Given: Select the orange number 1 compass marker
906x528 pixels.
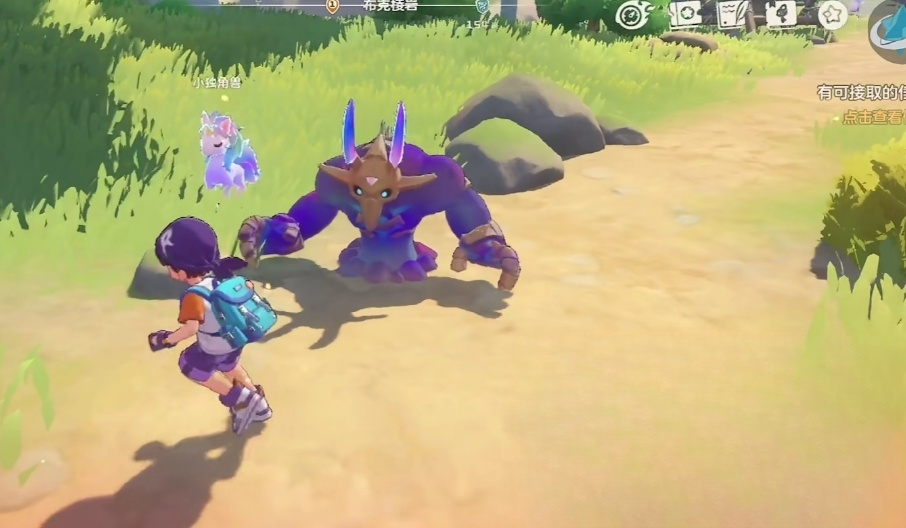Looking at the screenshot, I should [x=333, y=6].
